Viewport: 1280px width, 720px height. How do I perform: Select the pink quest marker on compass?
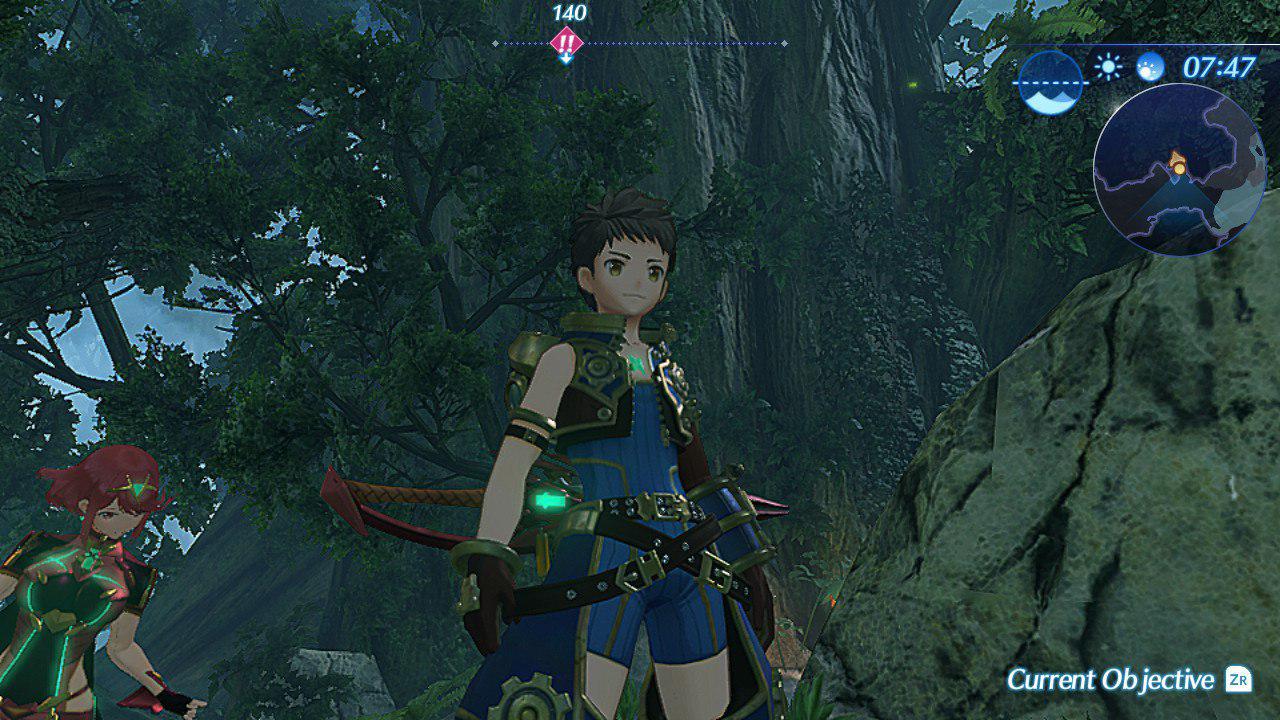pos(567,43)
